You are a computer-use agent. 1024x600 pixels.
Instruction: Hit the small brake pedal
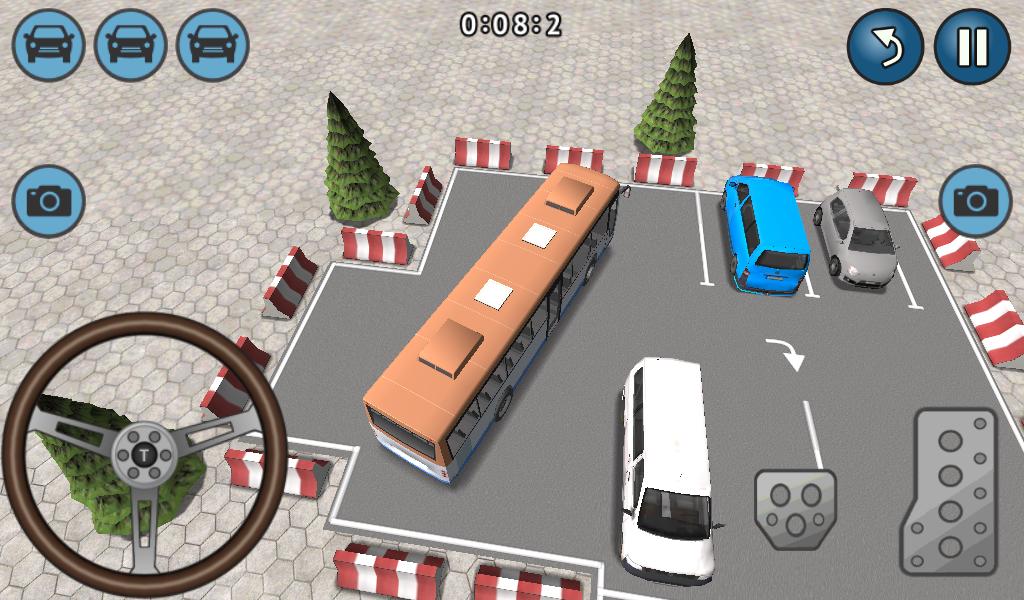pyautogui.click(x=795, y=507)
